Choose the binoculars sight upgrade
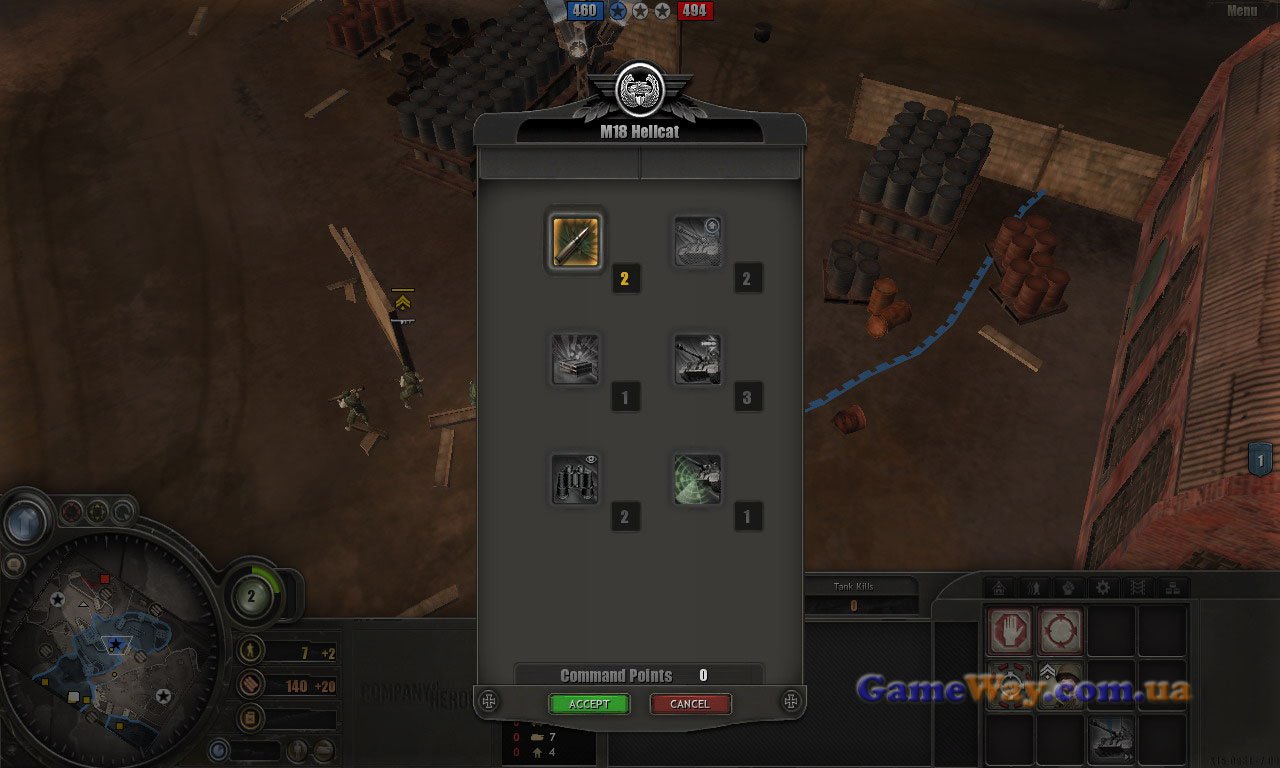Image resolution: width=1280 pixels, height=768 pixels. tap(575, 478)
